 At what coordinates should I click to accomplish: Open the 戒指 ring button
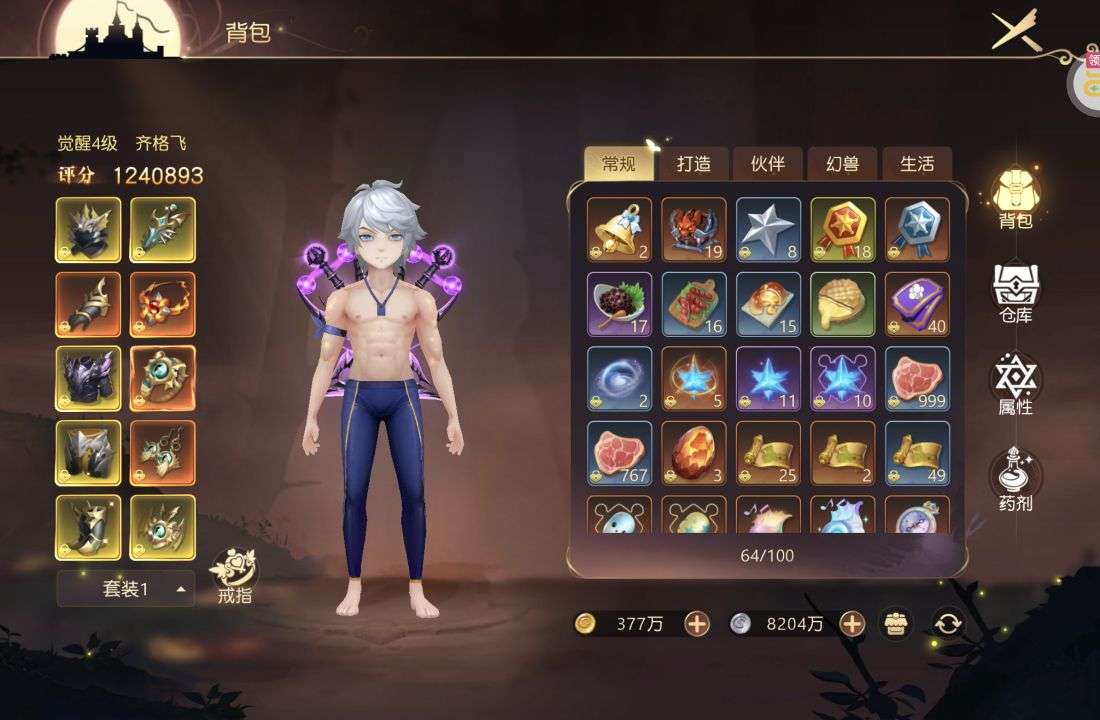tap(234, 577)
